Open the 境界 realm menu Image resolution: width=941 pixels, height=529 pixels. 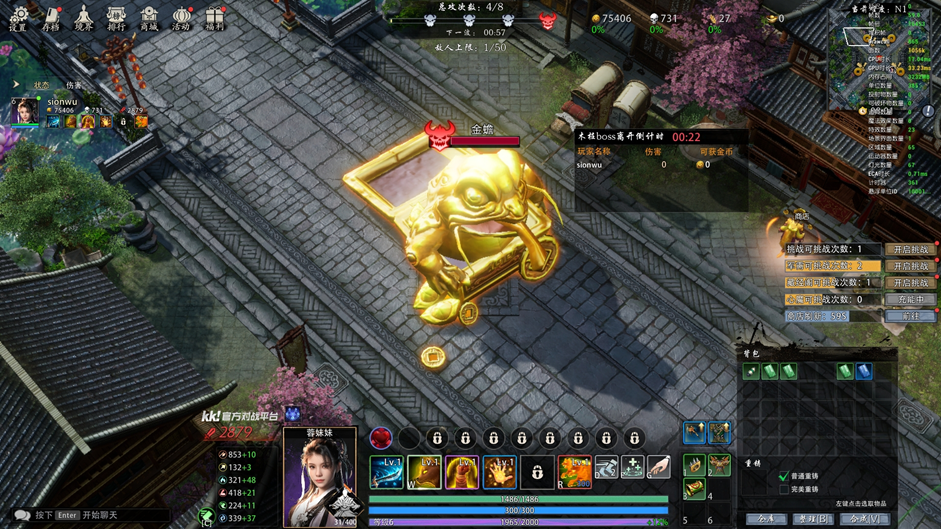pyautogui.click(x=84, y=18)
